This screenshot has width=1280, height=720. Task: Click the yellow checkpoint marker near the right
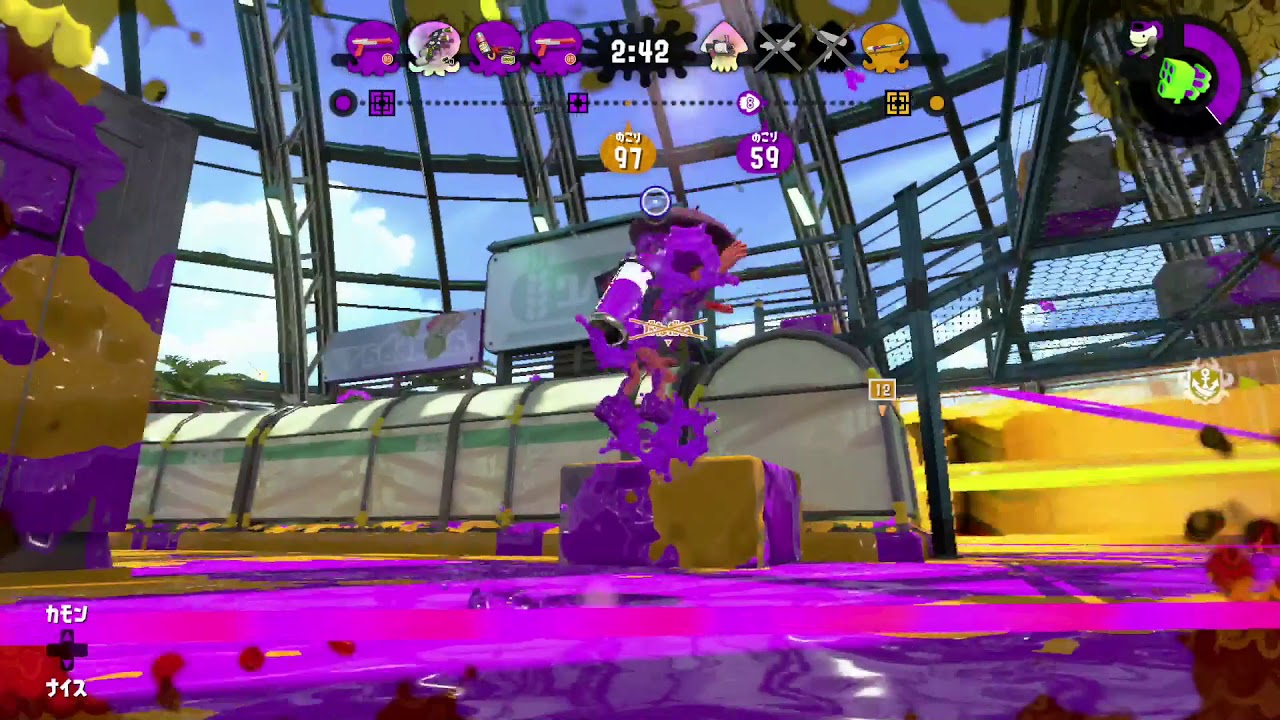[895, 100]
